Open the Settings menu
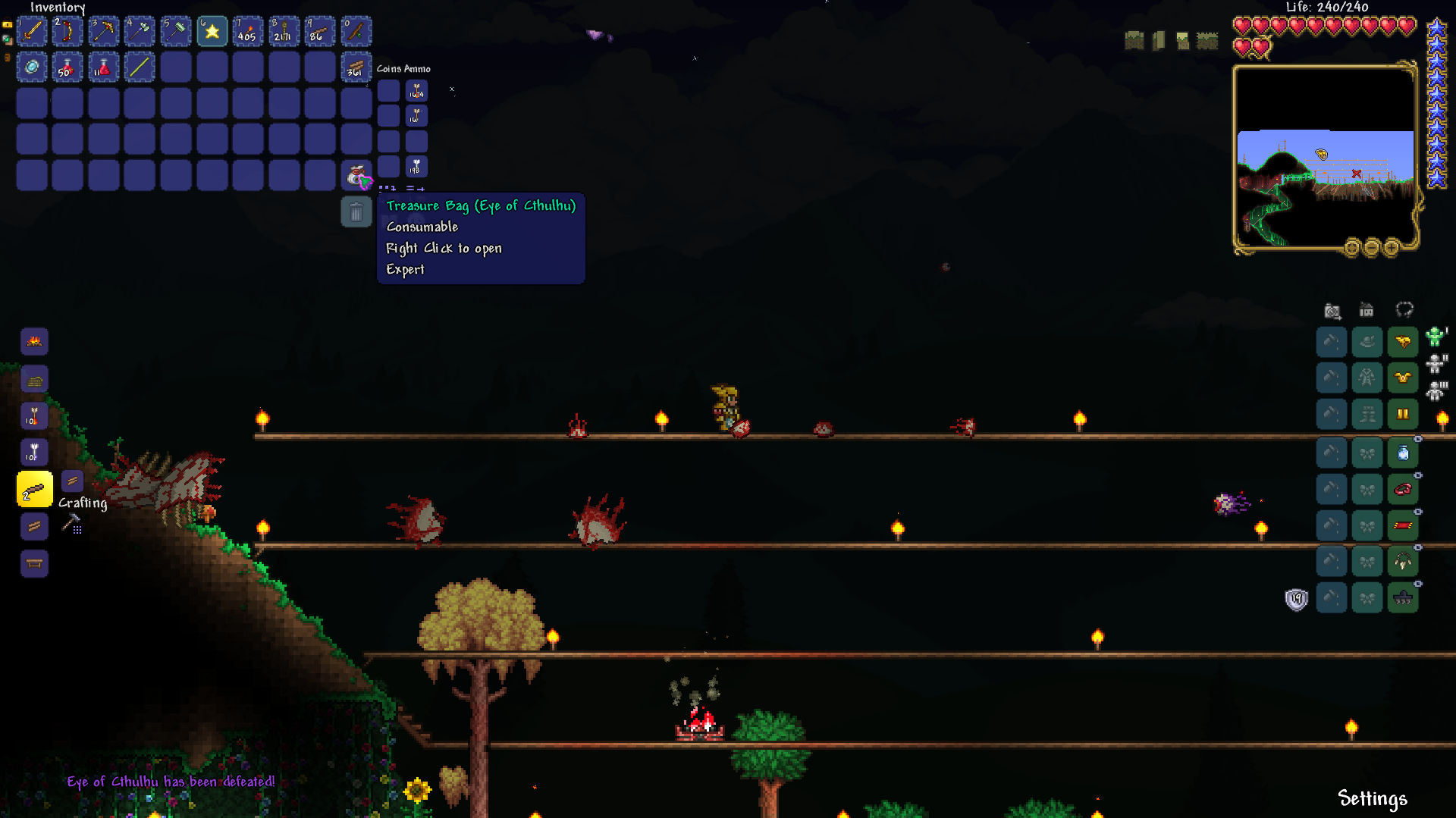 [1372, 798]
